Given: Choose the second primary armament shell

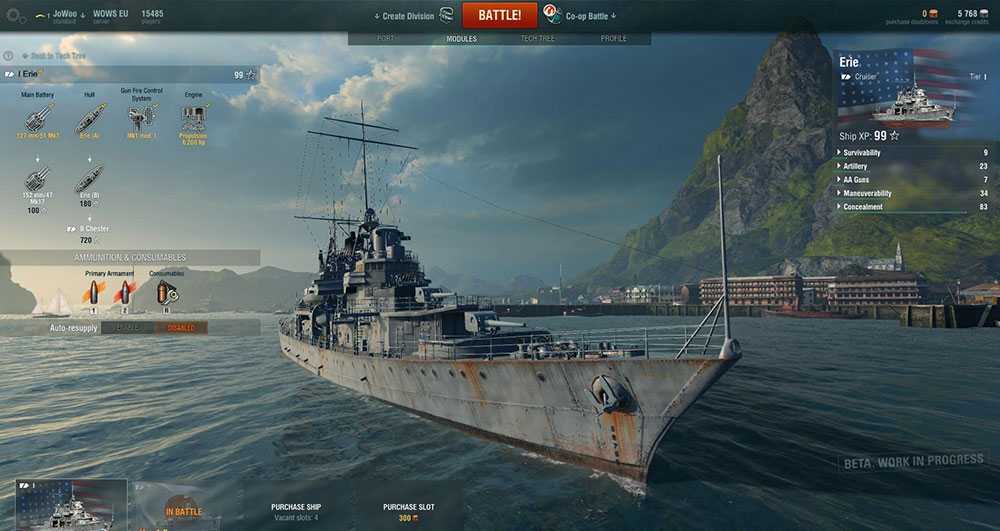Looking at the screenshot, I should [125, 292].
